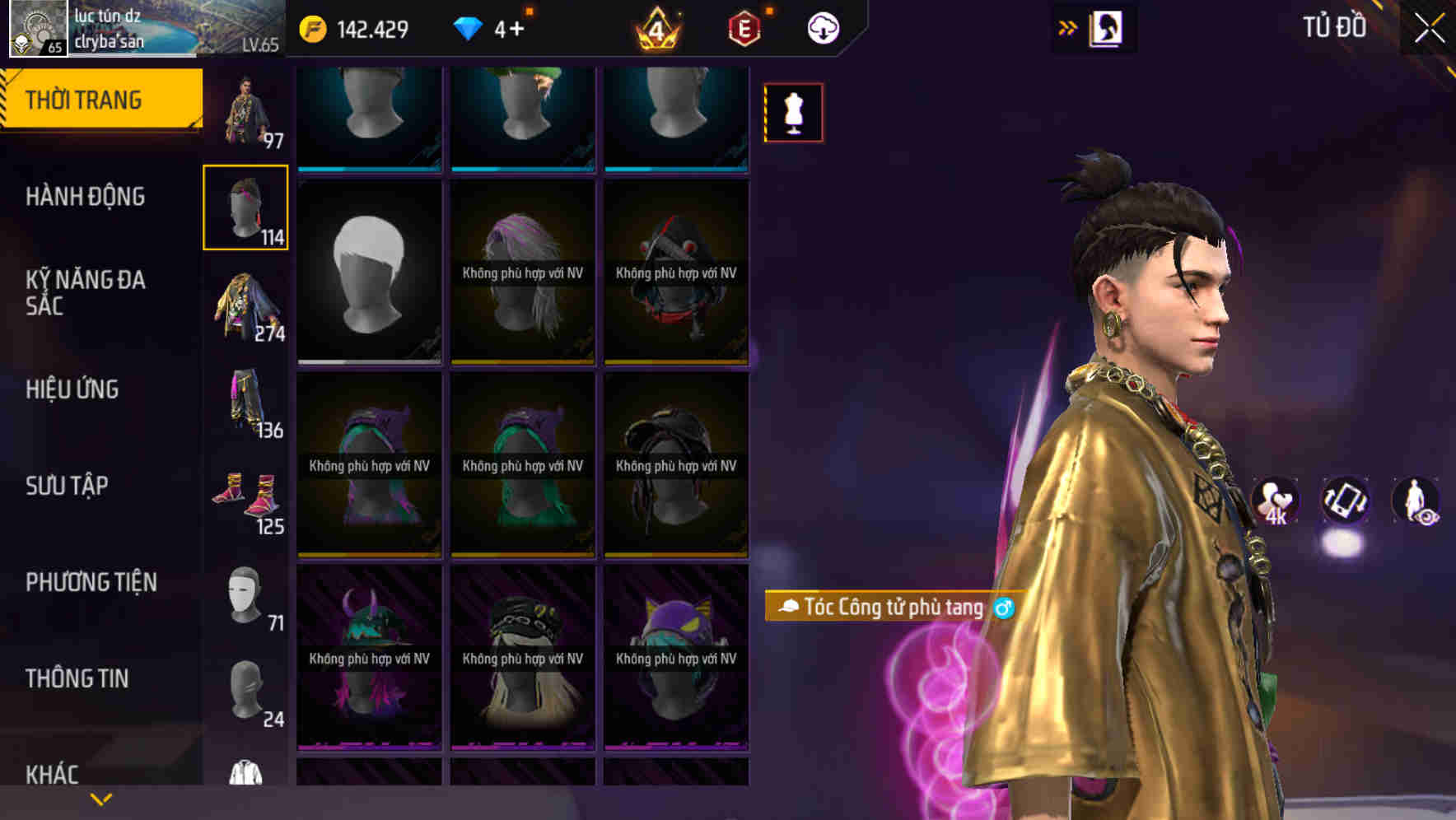Click the male gender symbol on hairstyle tooltip
Viewport: 1456px width, 820px height.
[1003, 608]
